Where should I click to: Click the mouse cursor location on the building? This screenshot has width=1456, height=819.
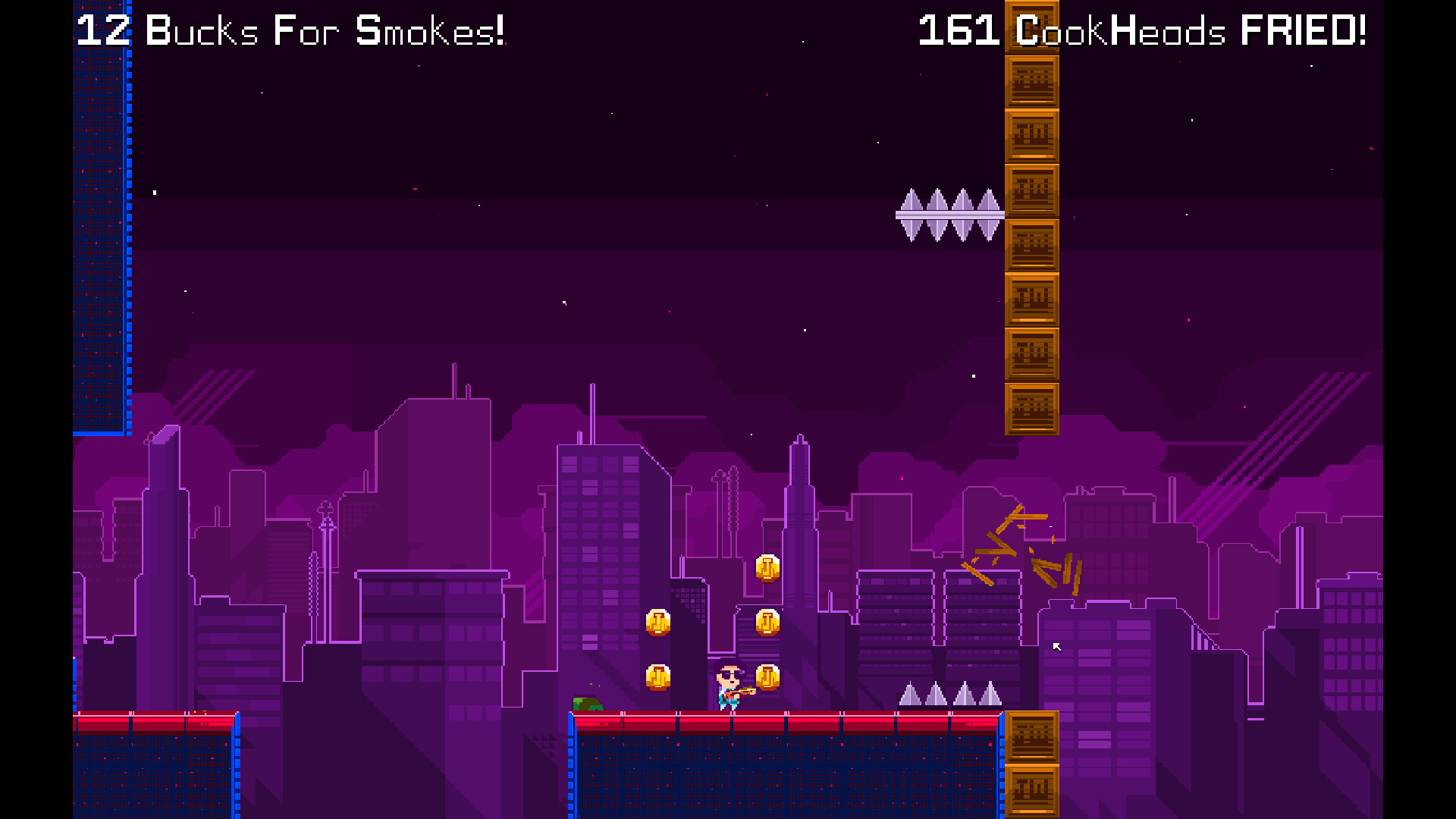1056,646
